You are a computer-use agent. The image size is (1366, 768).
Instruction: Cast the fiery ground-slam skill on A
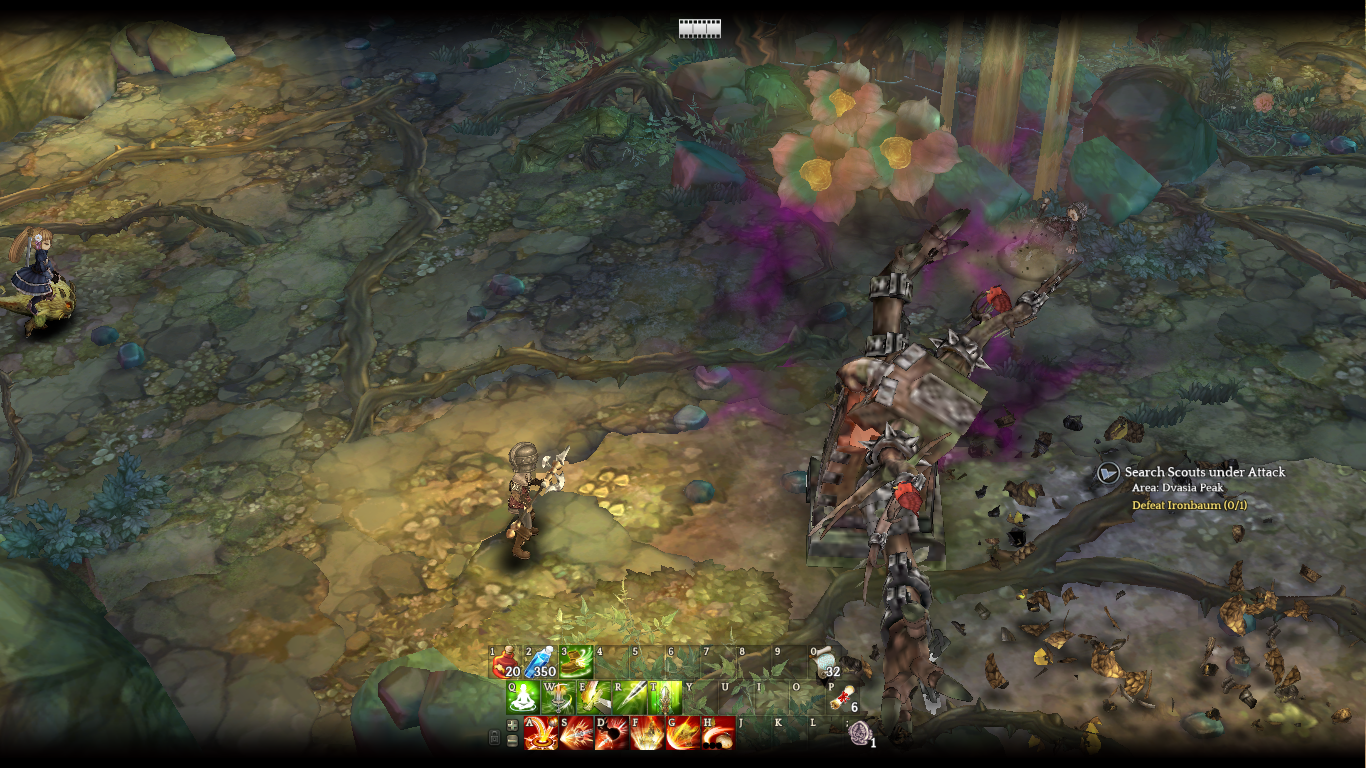[541, 733]
